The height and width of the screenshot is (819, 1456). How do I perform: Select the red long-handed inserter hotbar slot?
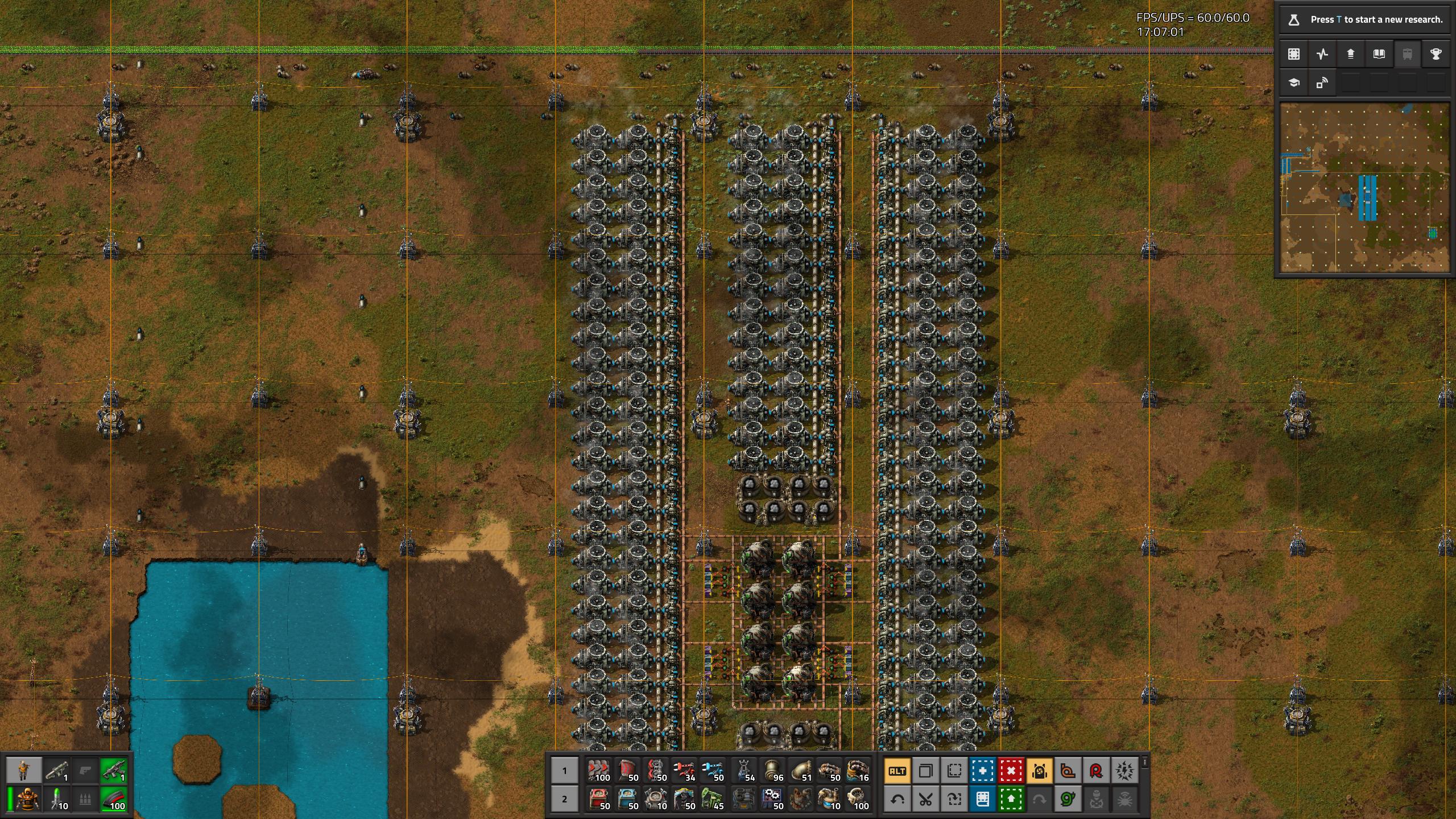[684, 771]
